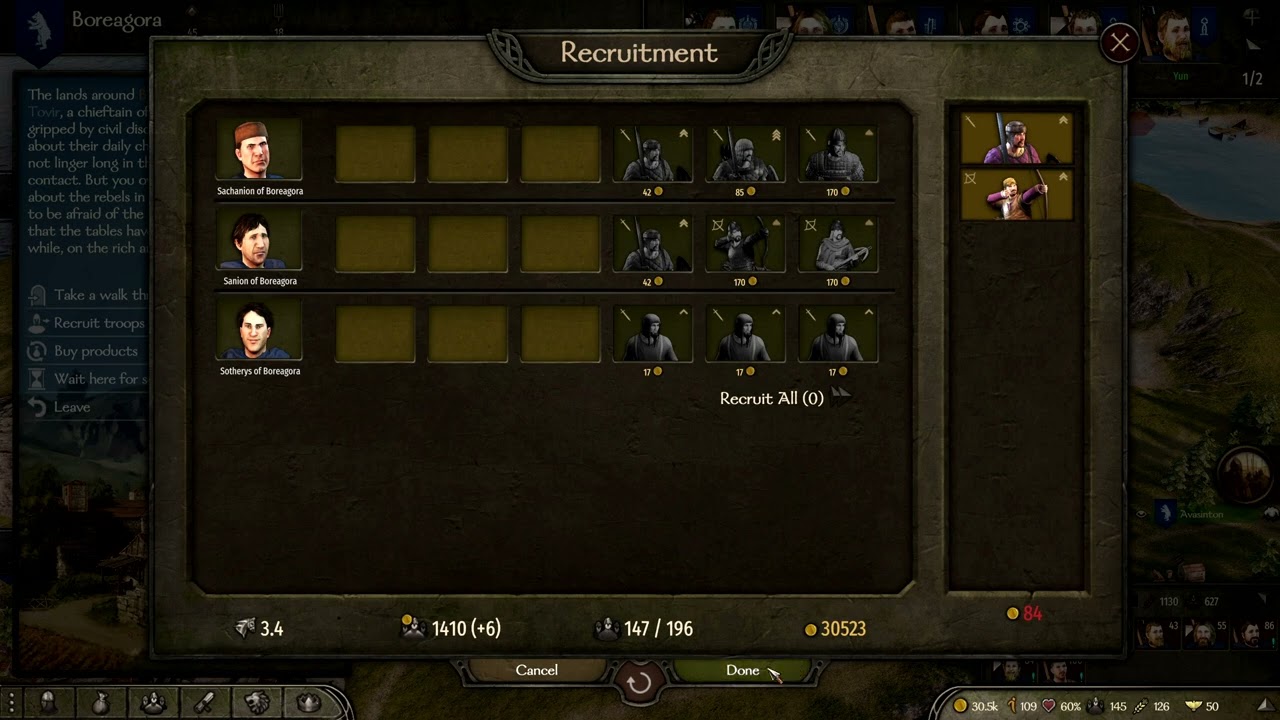Select Sachanion of Boreagora's portrait
1280x720 pixels.
(x=259, y=151)
